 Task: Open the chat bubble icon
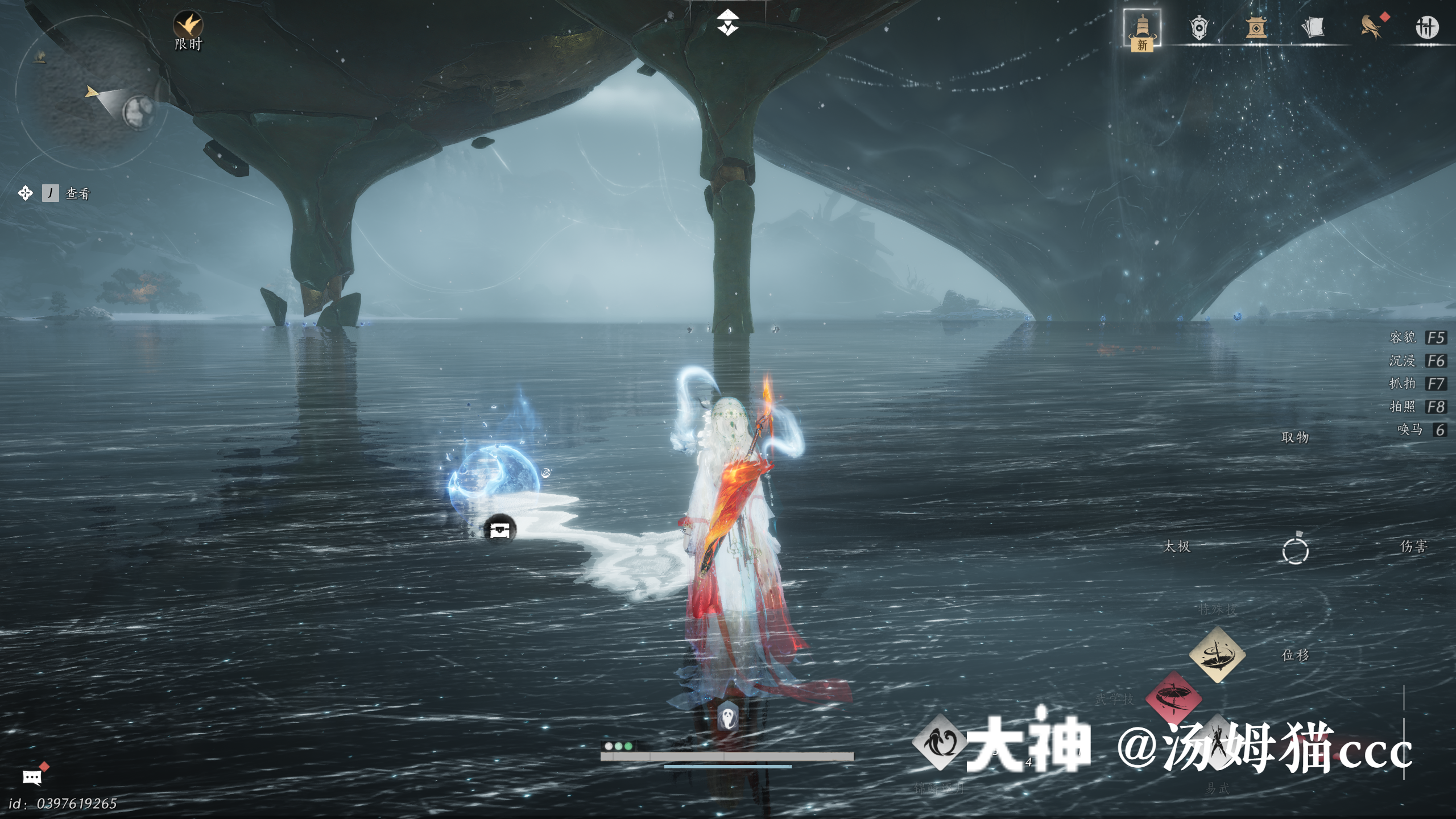[x=32, y=777]
